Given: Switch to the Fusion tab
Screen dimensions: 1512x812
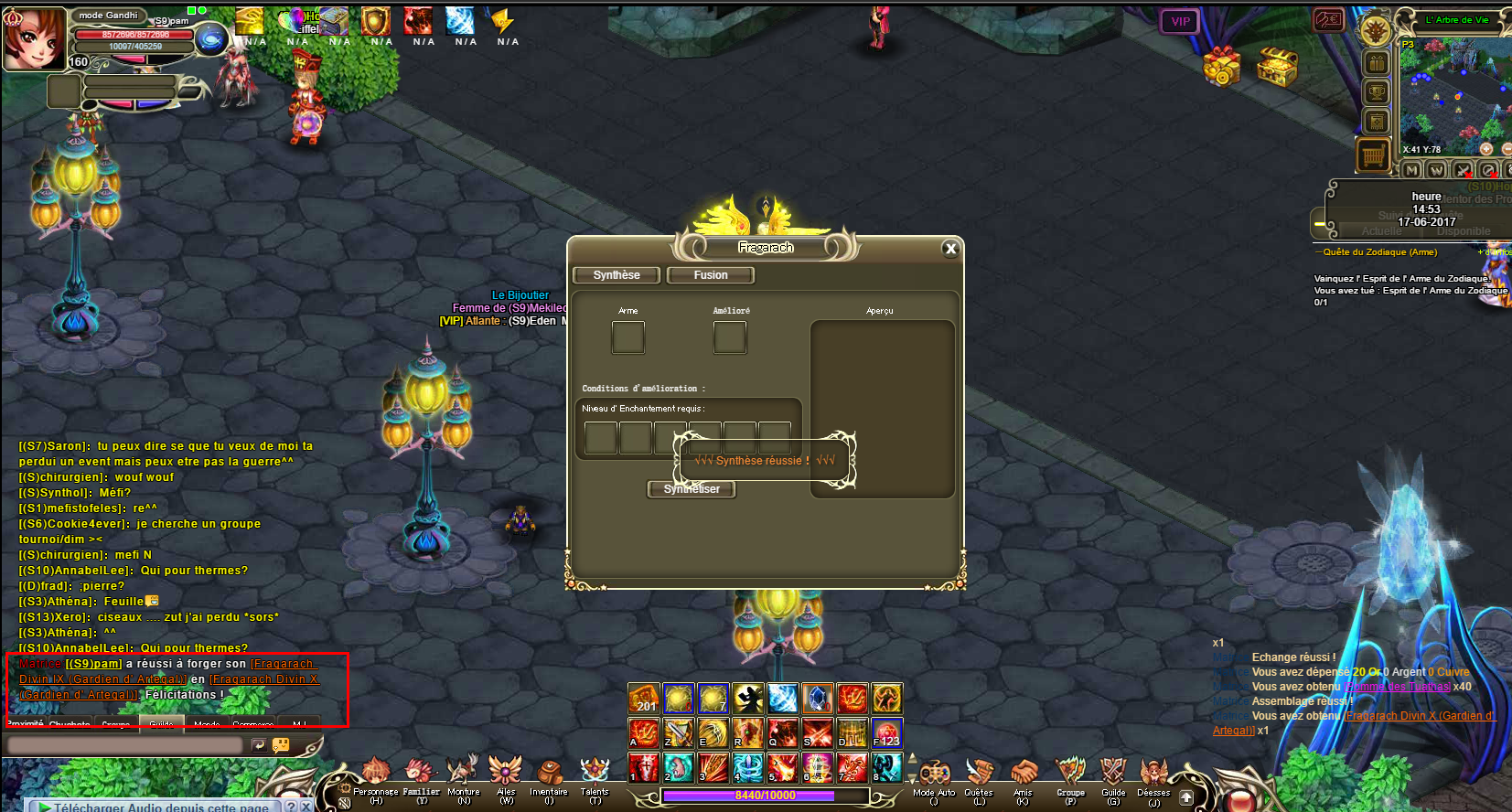Looking at the screenshot, I should point(711,275).
